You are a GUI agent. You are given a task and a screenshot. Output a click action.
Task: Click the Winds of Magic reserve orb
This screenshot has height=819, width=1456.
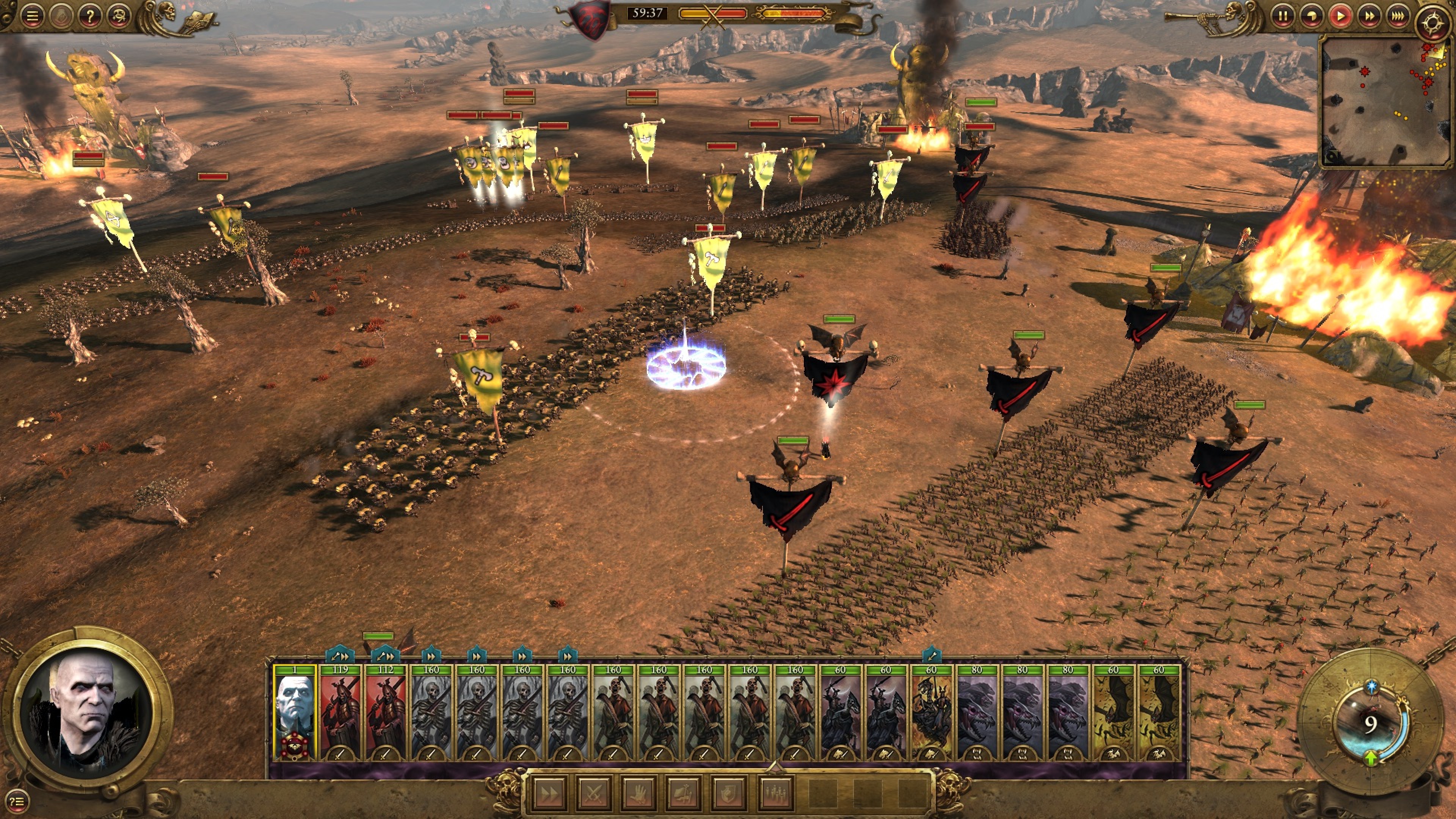tap(1370, 723)
